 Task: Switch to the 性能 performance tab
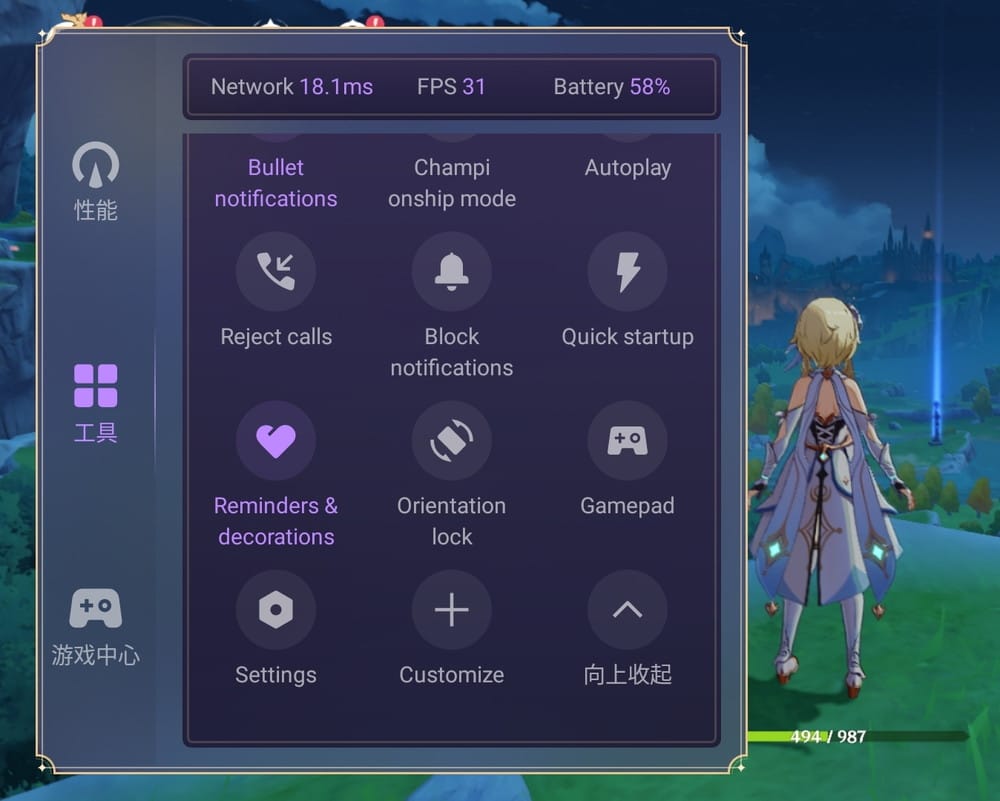(x=96, y=181)
